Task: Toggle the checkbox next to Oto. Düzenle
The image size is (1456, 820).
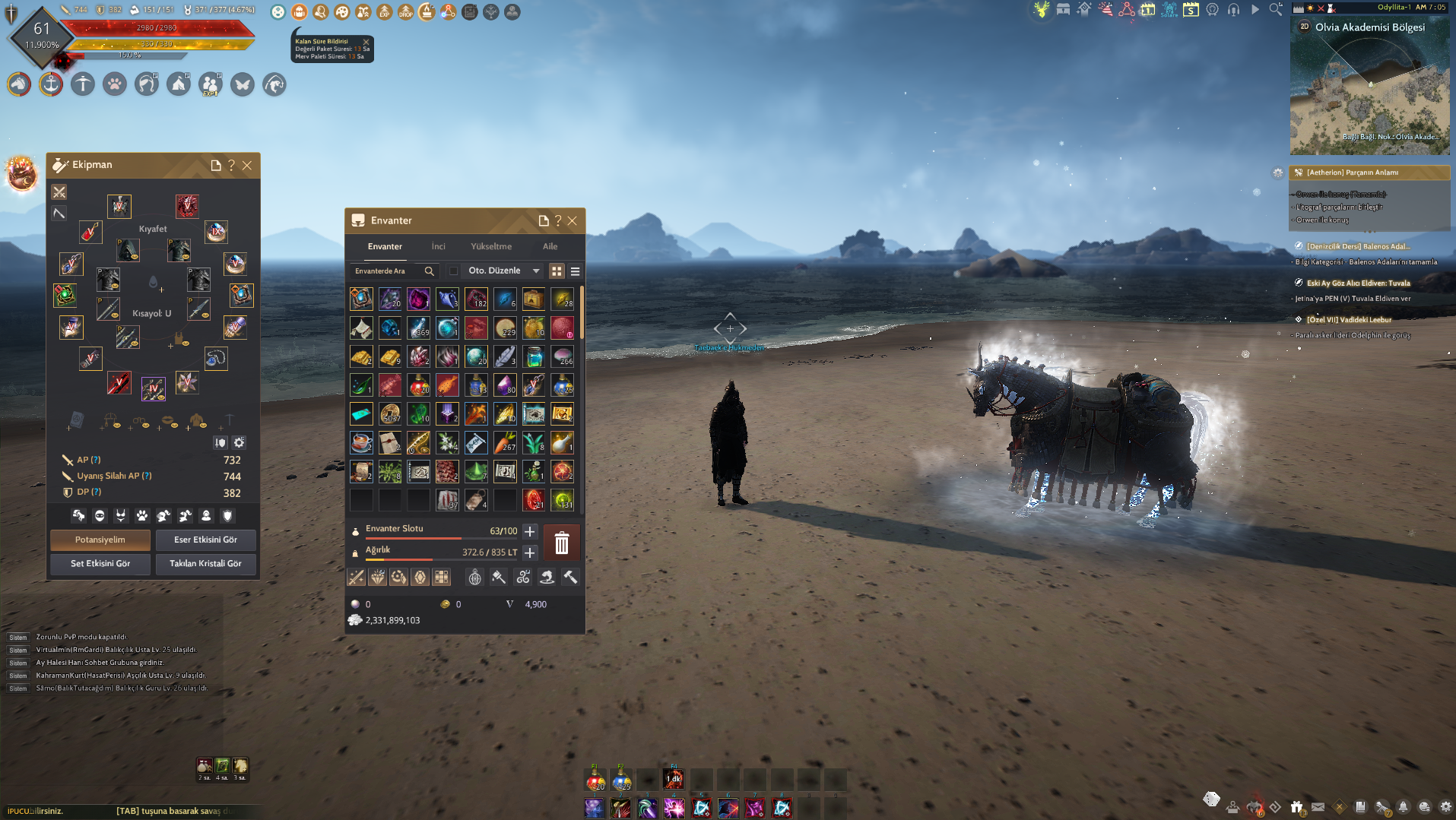Action: [453, 271]
